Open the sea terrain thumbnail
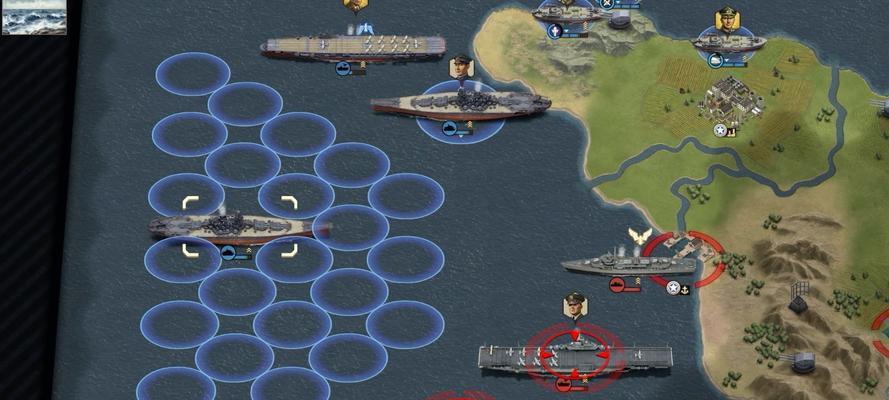 tap(33, 17)
